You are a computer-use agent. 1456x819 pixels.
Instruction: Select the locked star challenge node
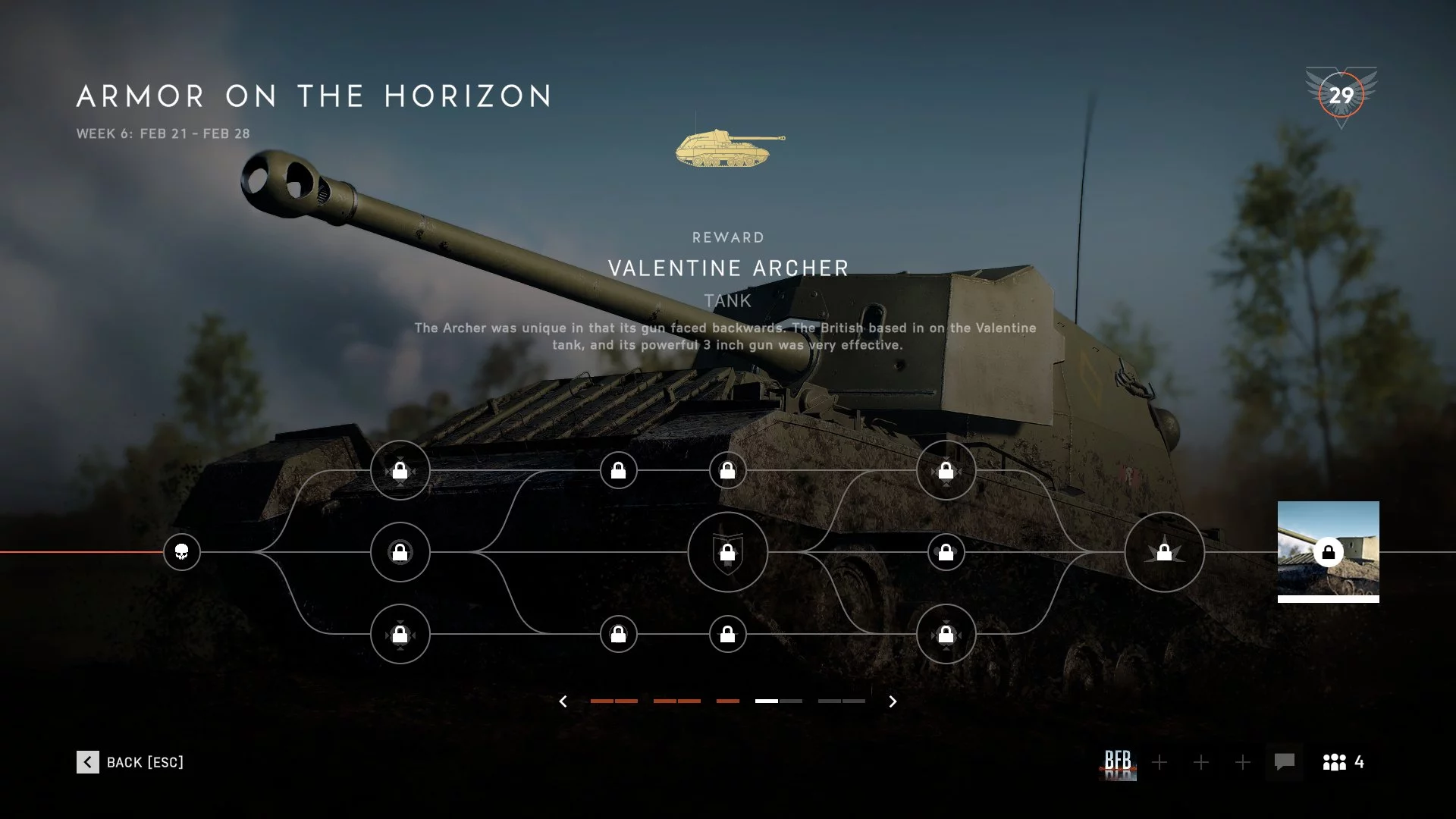1164,552
